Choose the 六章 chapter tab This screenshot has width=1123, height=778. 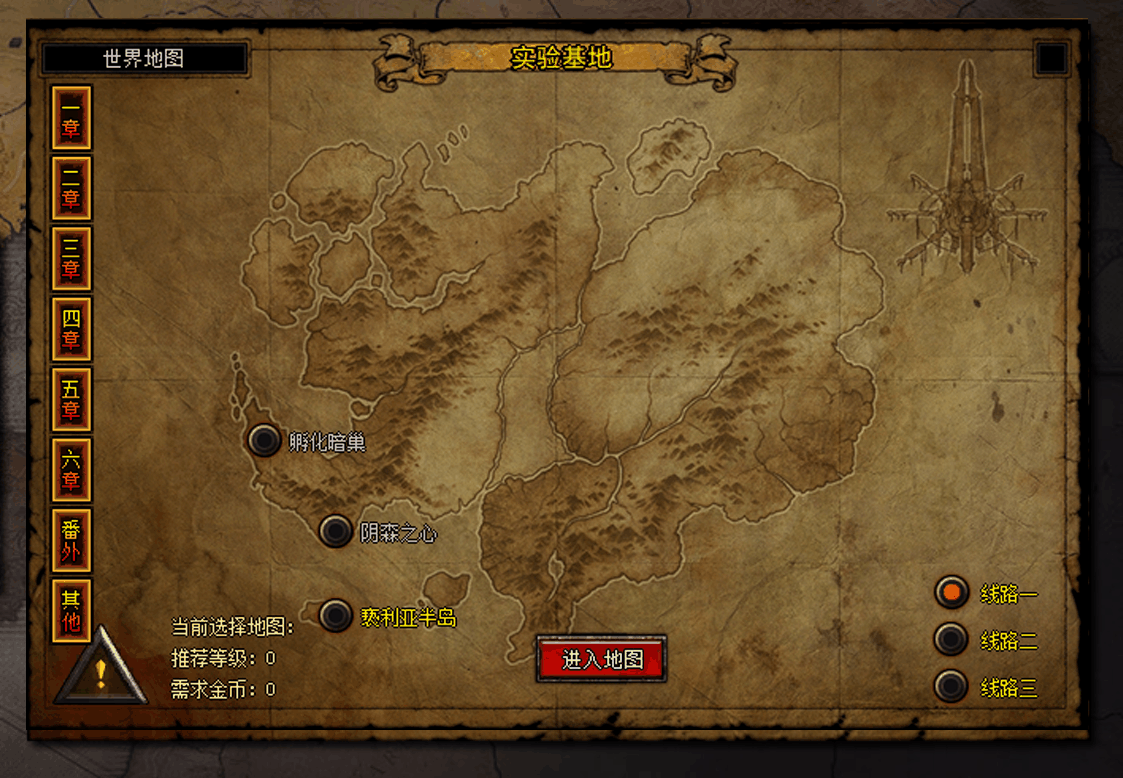pos(71,470)
